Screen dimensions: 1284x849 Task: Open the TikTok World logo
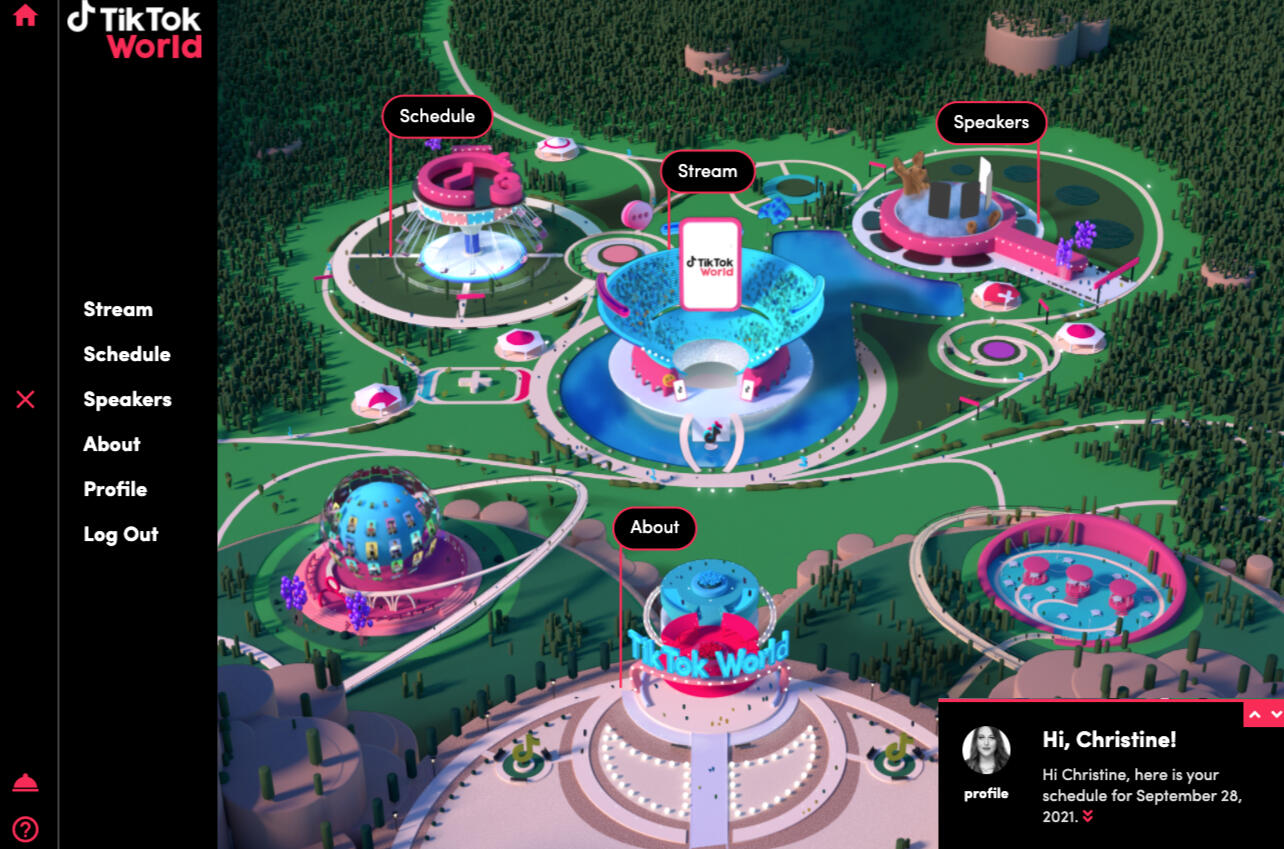135,31
